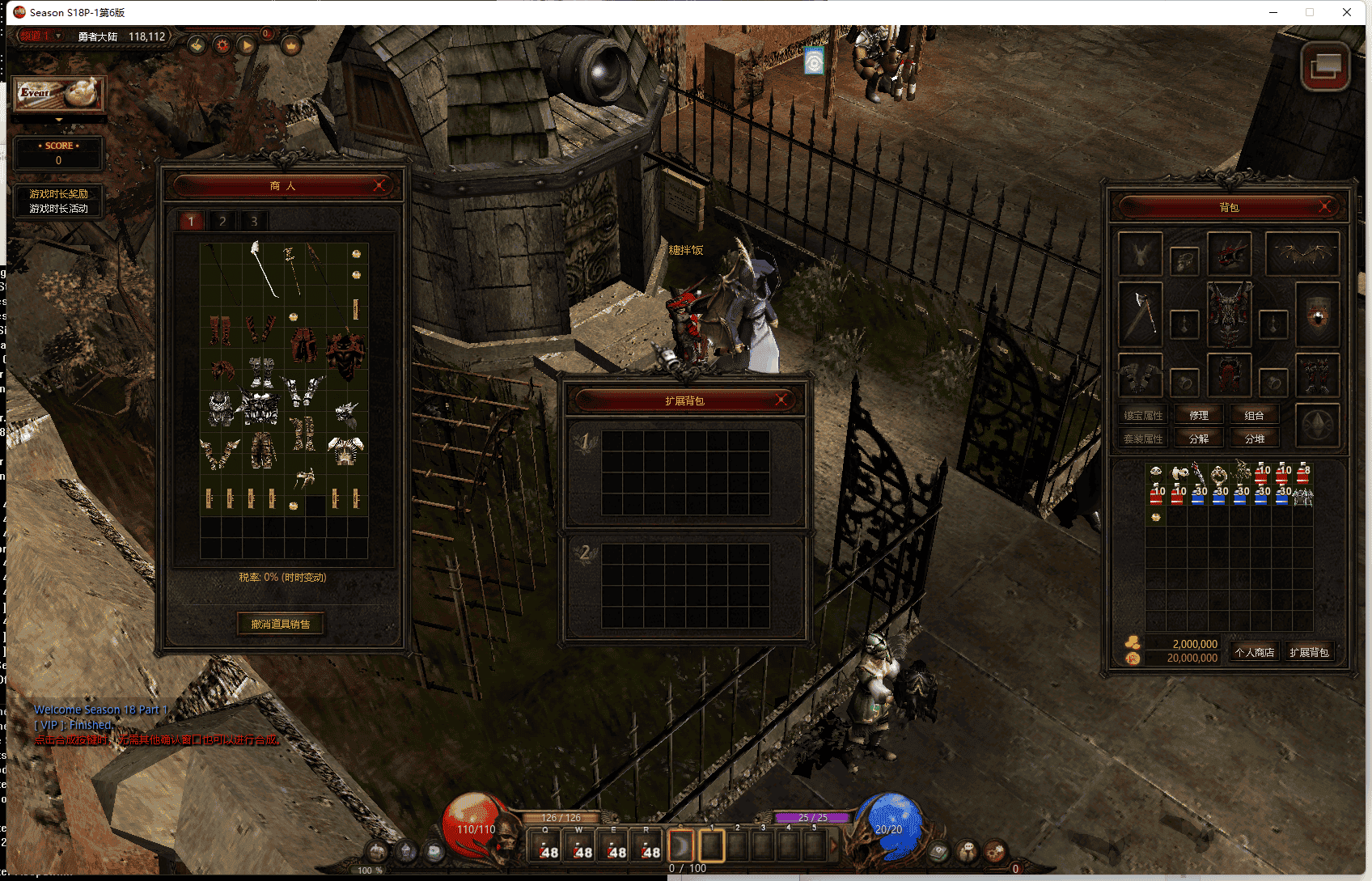This screenshot has width=1372, height=881.
Task: Click the diamond emblem in the backpack panel
Action: [1318, 425]
